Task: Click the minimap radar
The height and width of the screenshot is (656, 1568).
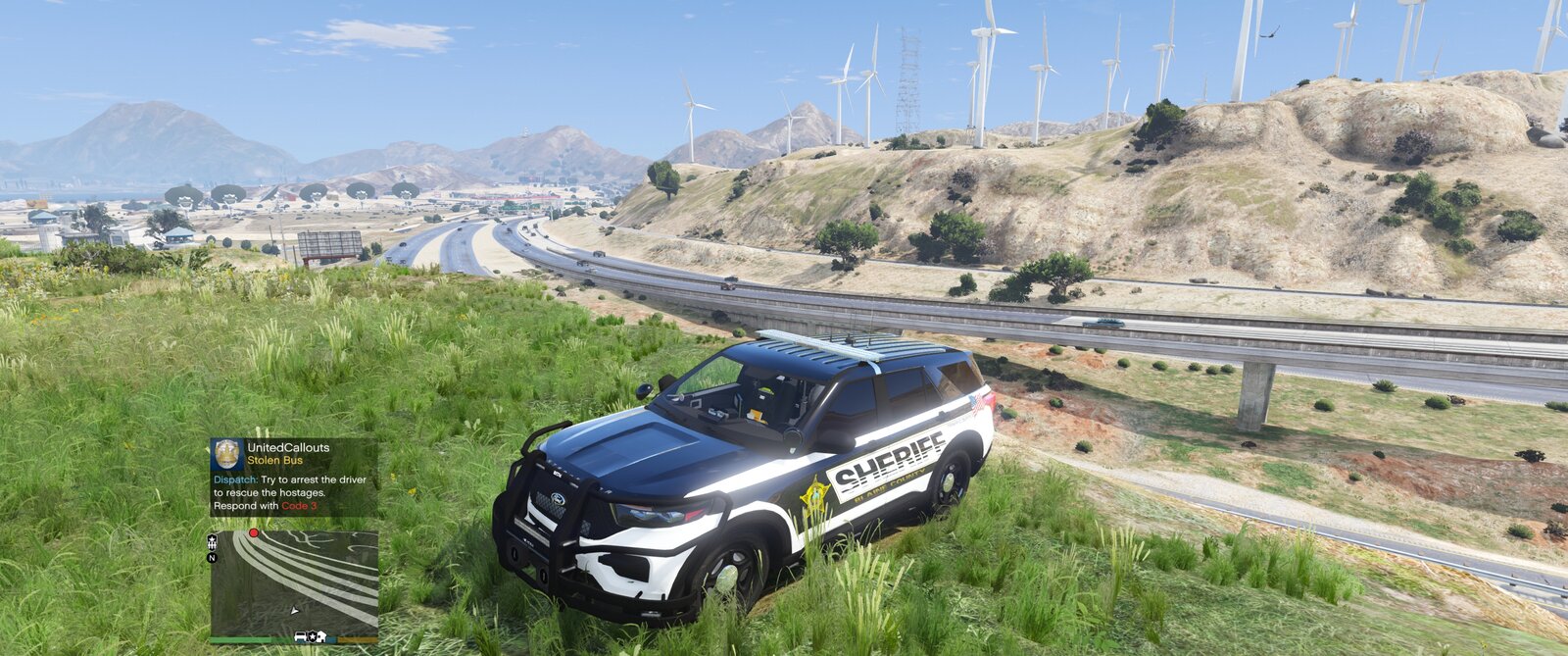Action: (x=294, y=583)
